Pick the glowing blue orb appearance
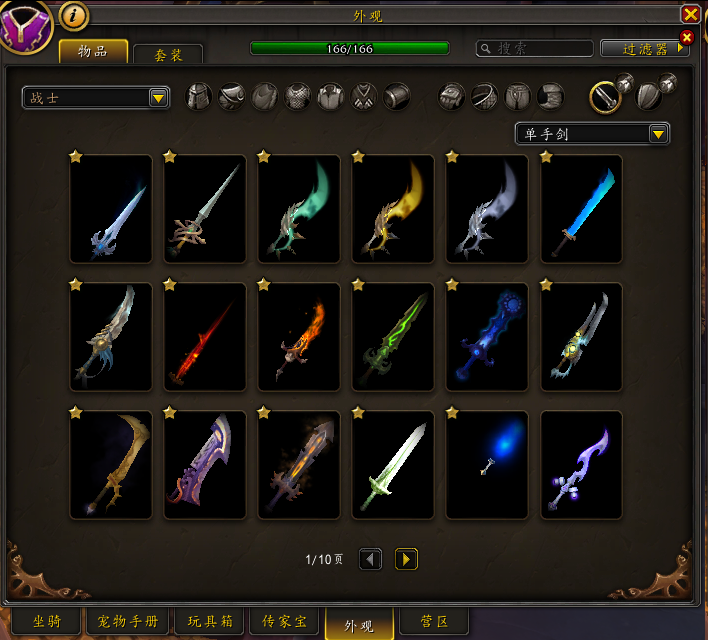Screen dimensions: 708x640 [x=487, y=463]
